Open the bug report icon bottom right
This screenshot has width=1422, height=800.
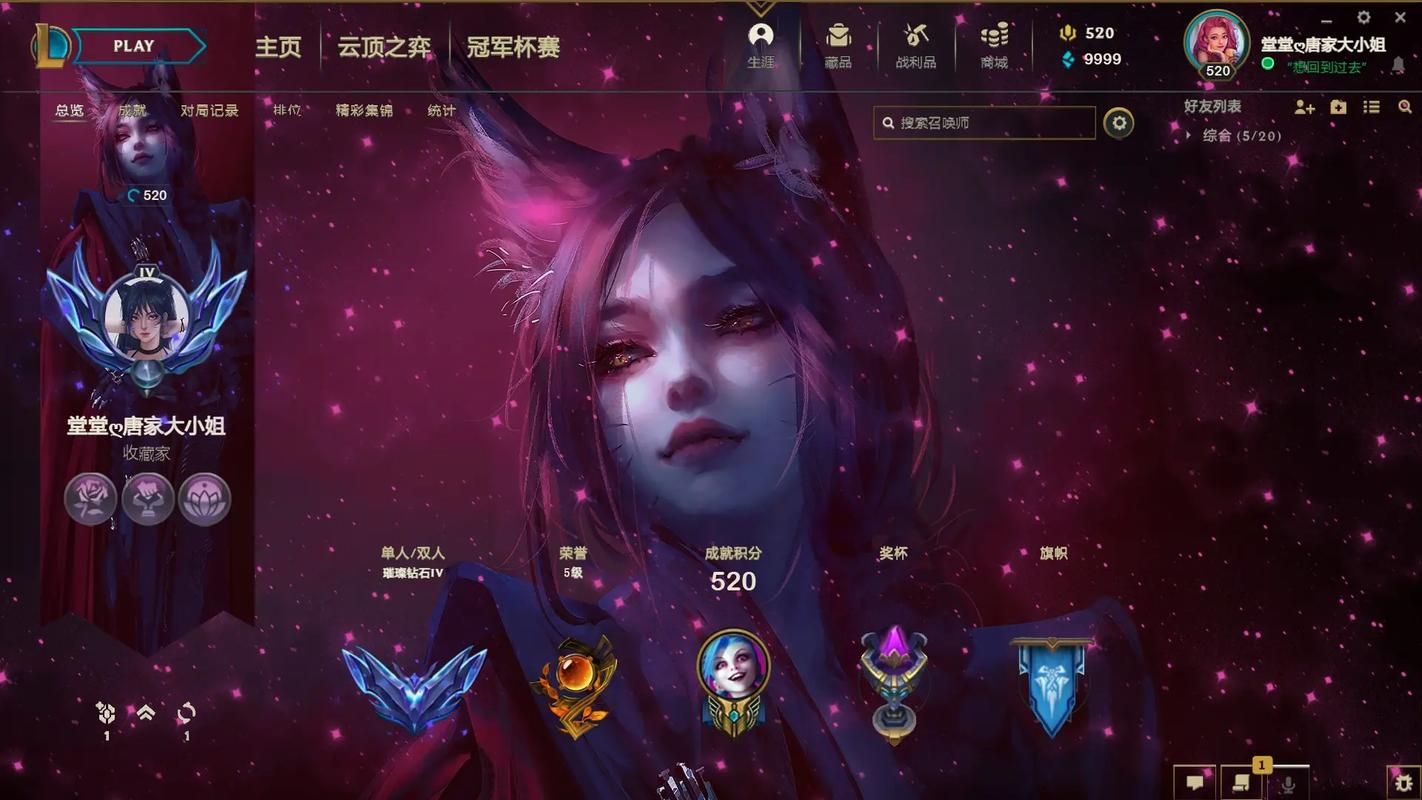[1404, 785]
